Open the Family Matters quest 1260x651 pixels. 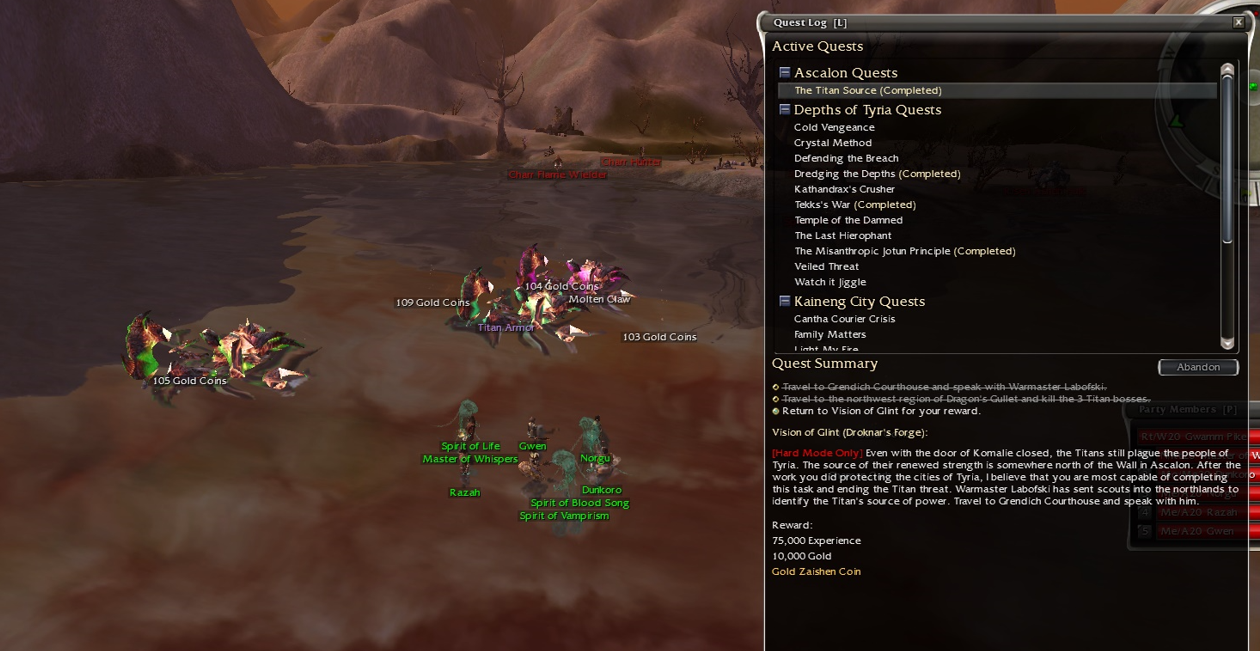[x=829, y=335]
